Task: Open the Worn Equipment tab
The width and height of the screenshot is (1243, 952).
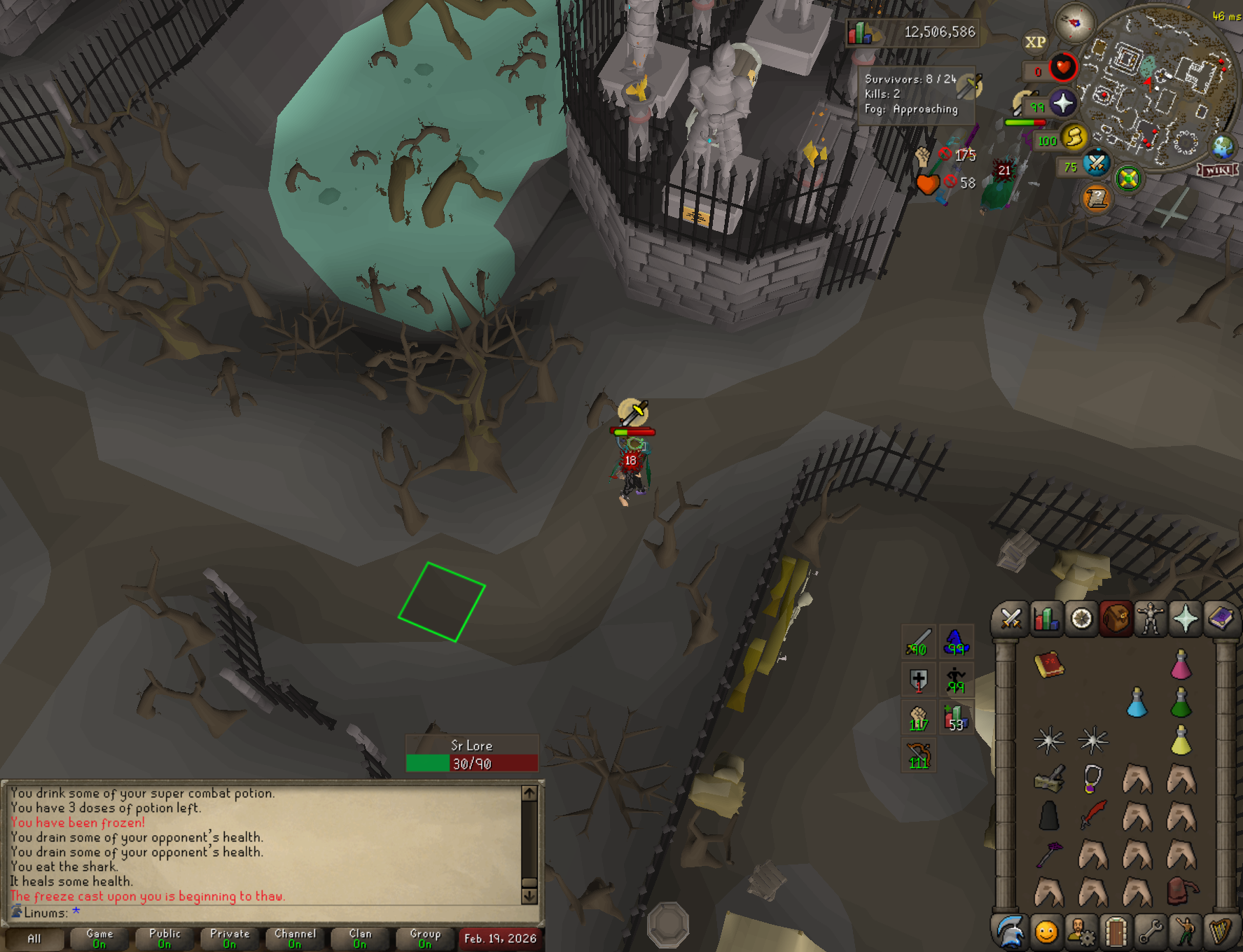Action: [1150, 619]
